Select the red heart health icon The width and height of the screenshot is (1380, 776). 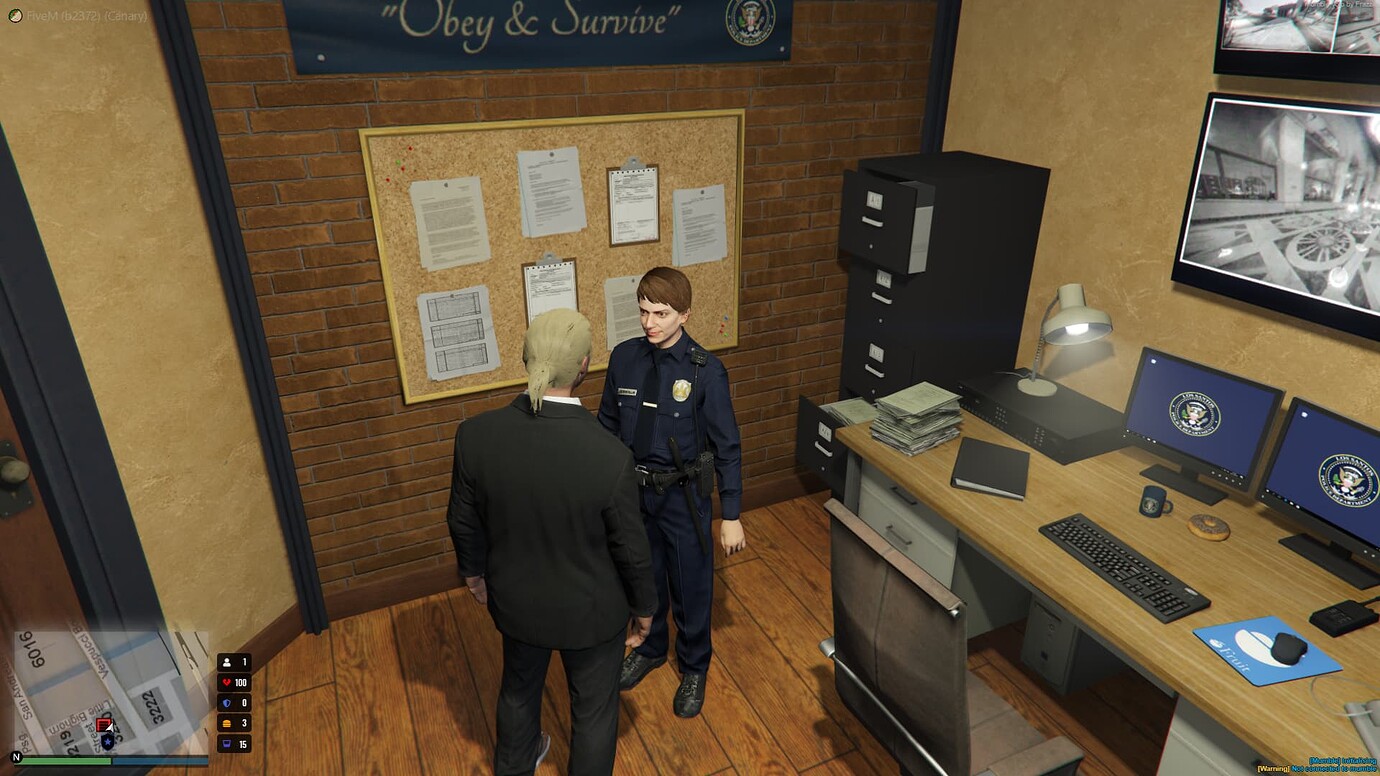click(226, 683)
